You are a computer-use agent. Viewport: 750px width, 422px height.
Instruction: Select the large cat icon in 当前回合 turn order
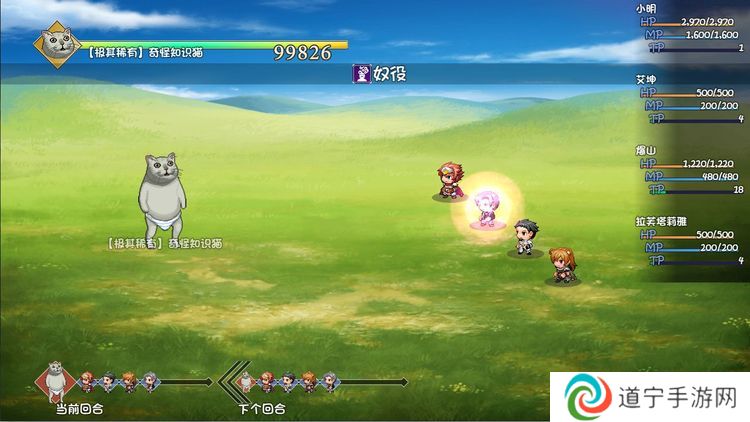[58, 380]
